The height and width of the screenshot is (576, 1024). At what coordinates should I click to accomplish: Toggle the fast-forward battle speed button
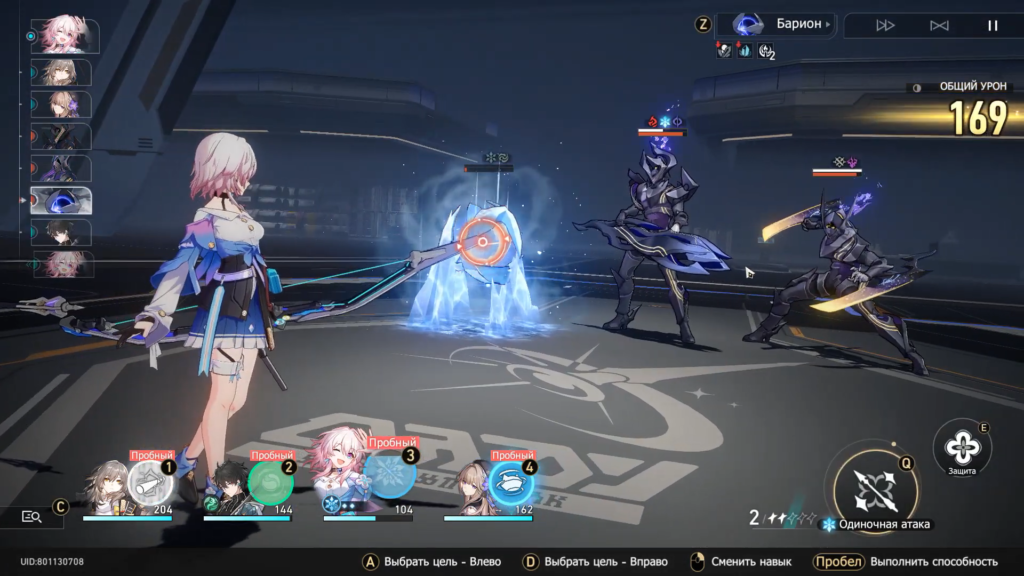point(885,26)
